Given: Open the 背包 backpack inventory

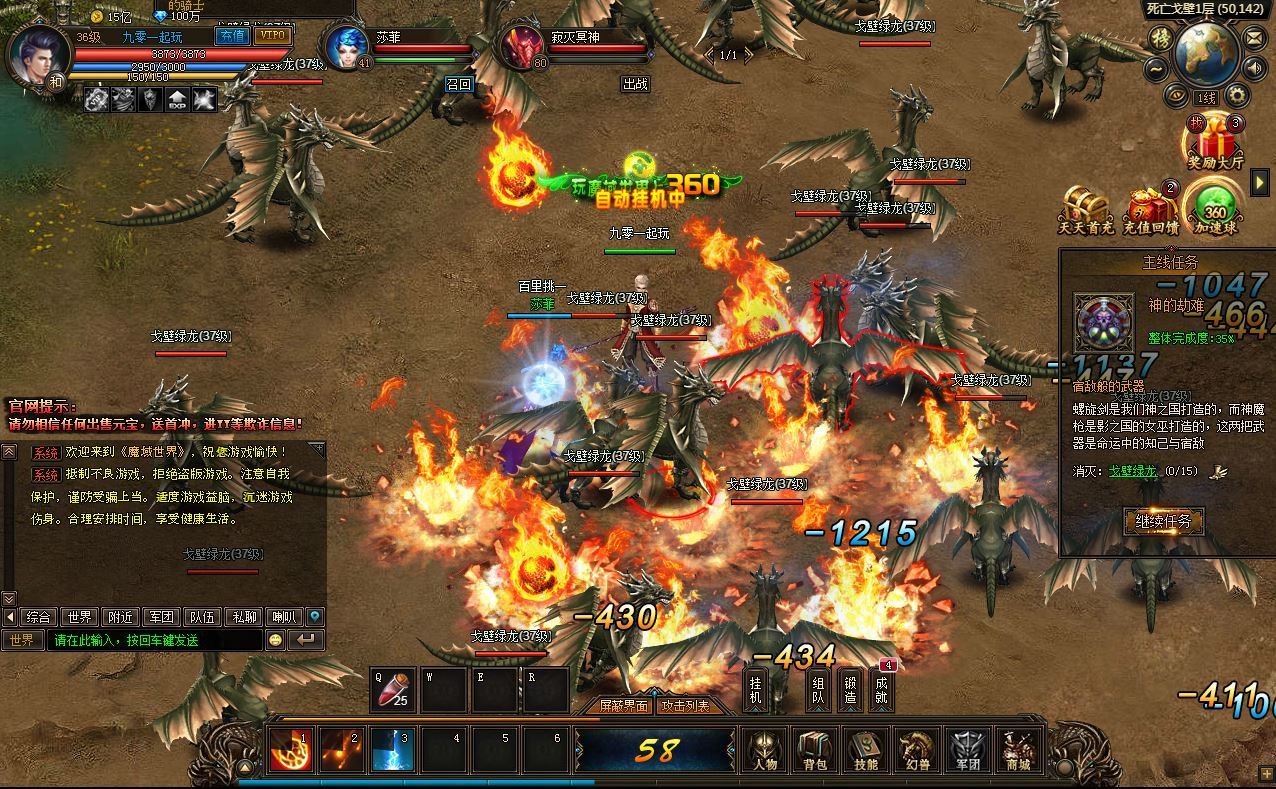Looking at the screenshot, I should pyautogui.click(x=815, y=749).
